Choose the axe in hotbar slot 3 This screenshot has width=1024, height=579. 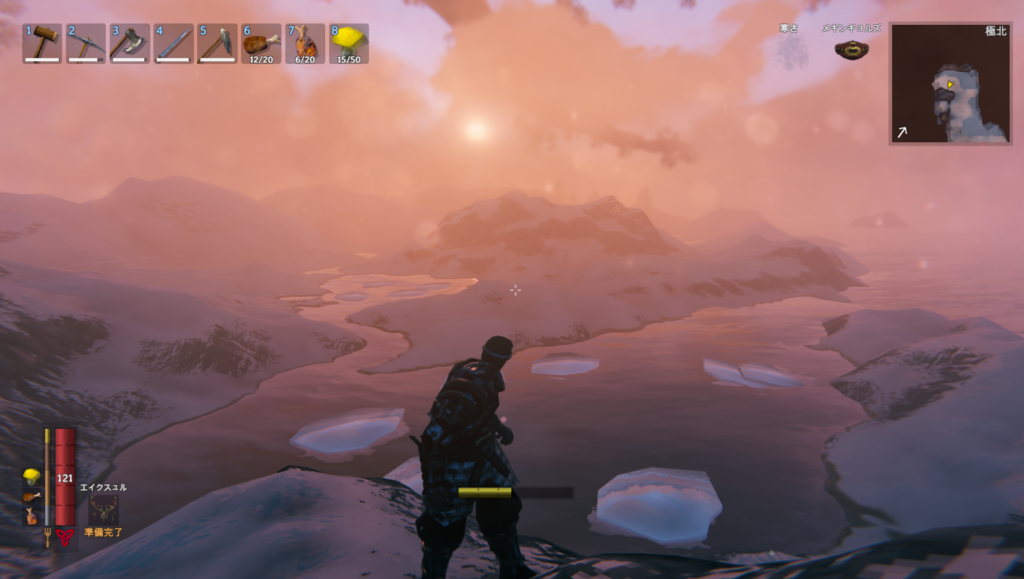click(x=130, y=43)
